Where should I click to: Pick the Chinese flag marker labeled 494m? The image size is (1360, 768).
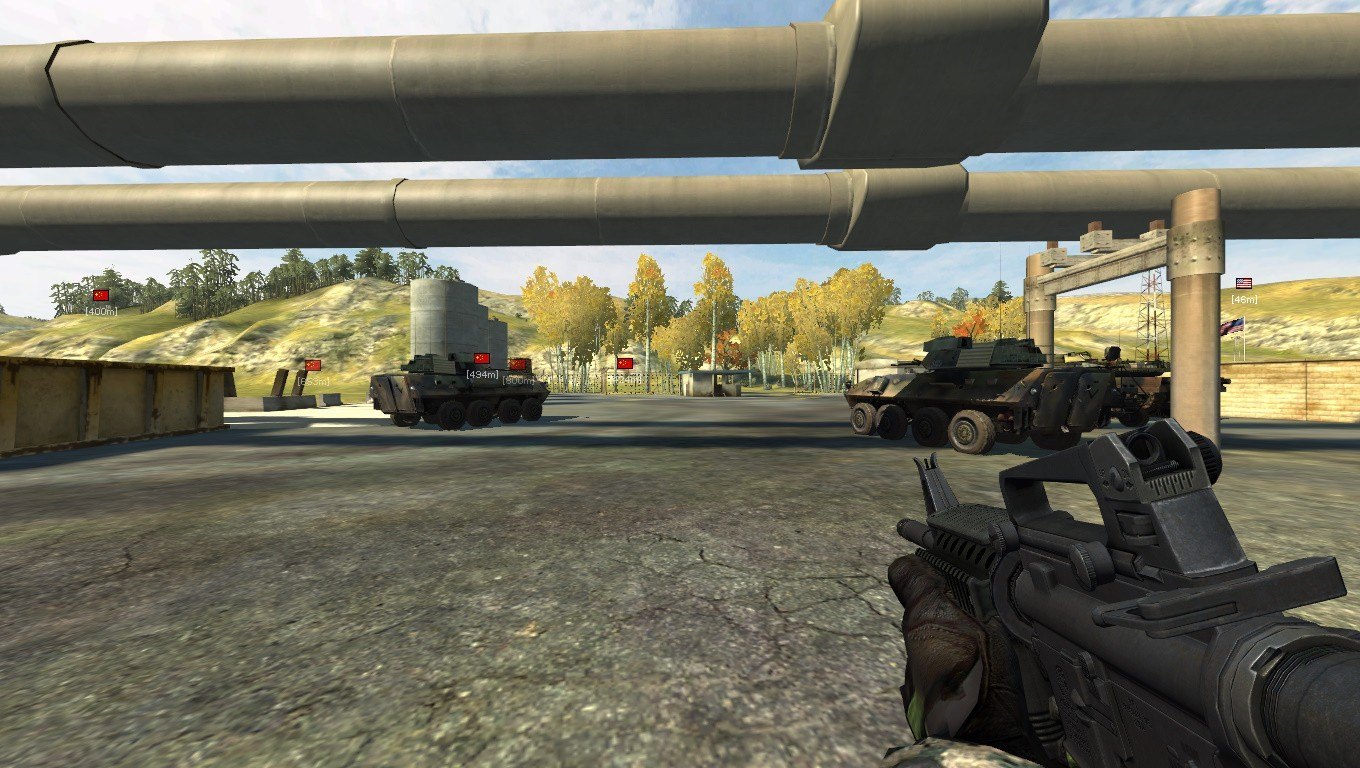pyautogui.click(x=482, y=358)
